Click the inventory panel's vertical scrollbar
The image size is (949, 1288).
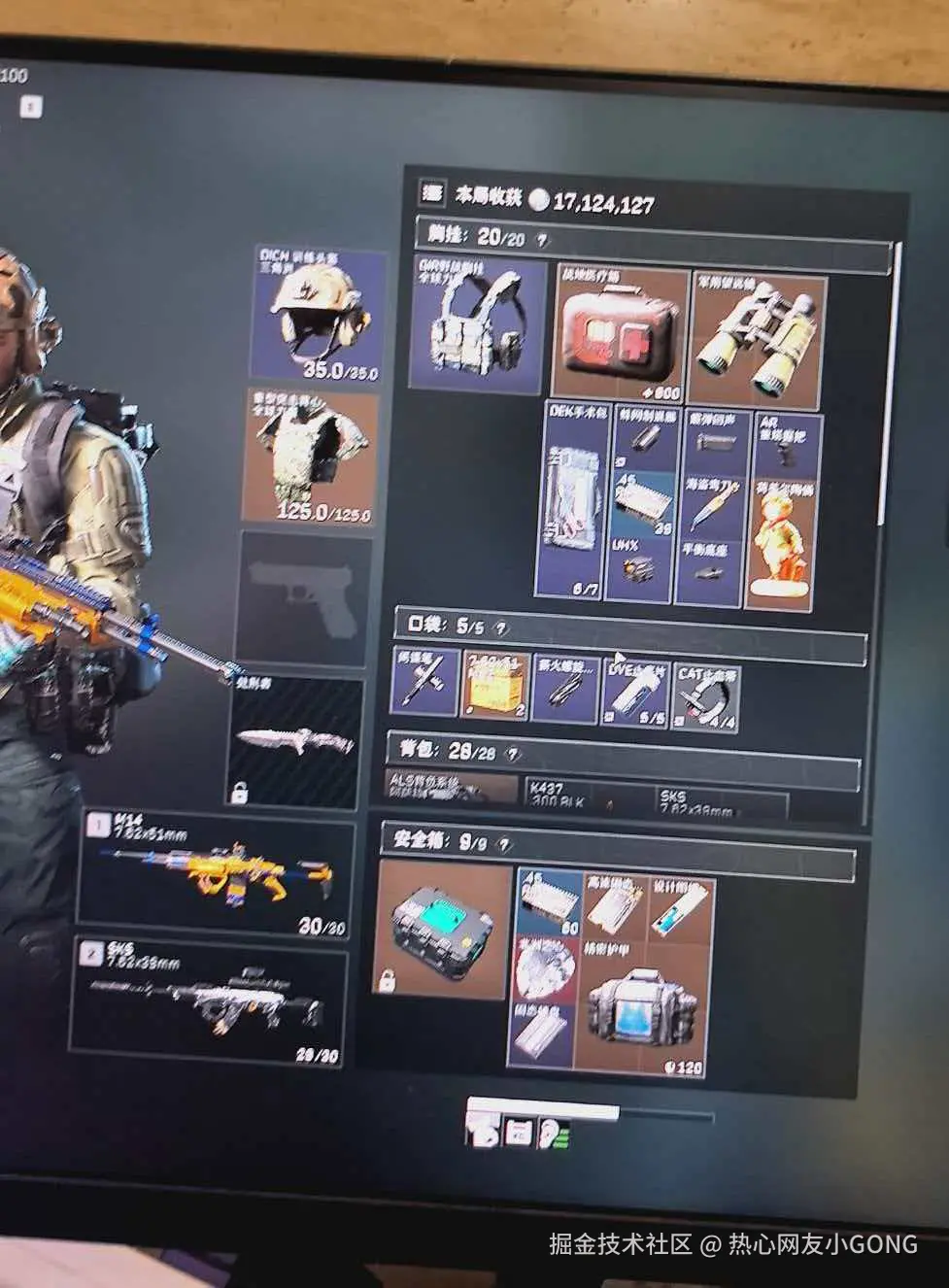883,389
